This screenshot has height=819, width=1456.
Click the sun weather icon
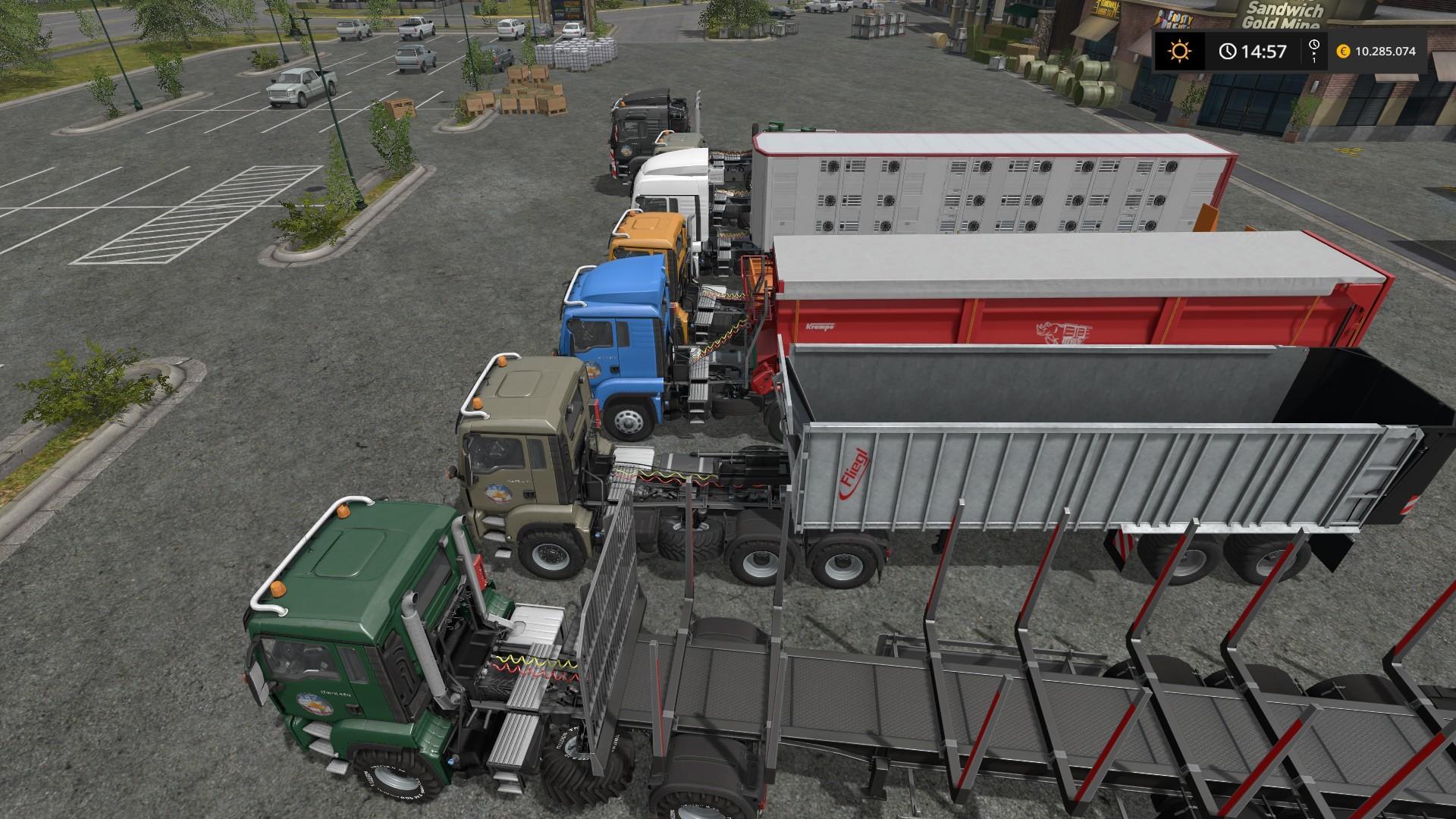click(x=1179, y=52)
